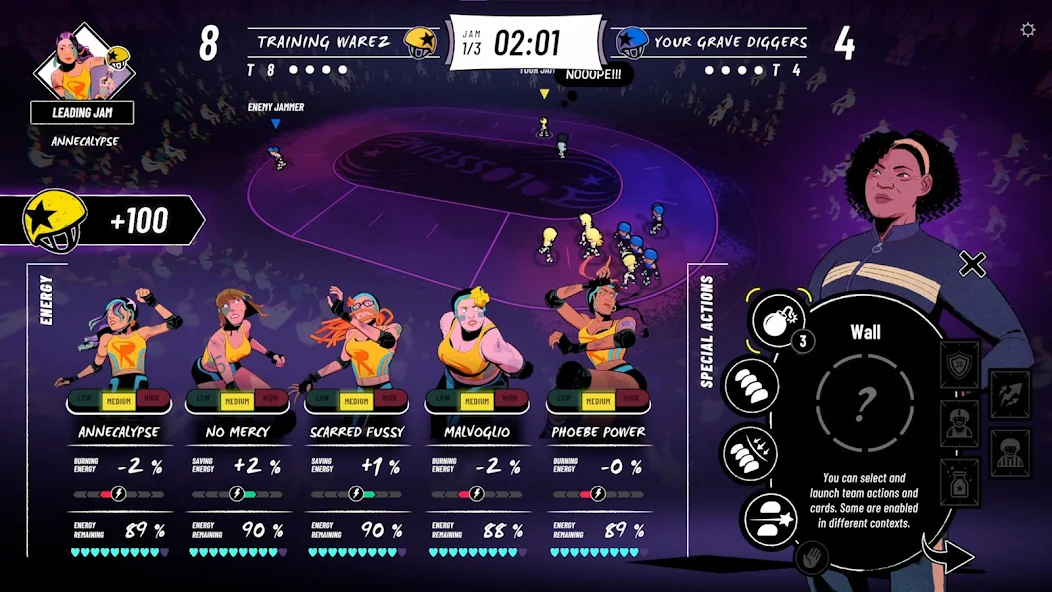Pick the referee card
This screenshot has width=1052, height=592.
[1010, 452]
